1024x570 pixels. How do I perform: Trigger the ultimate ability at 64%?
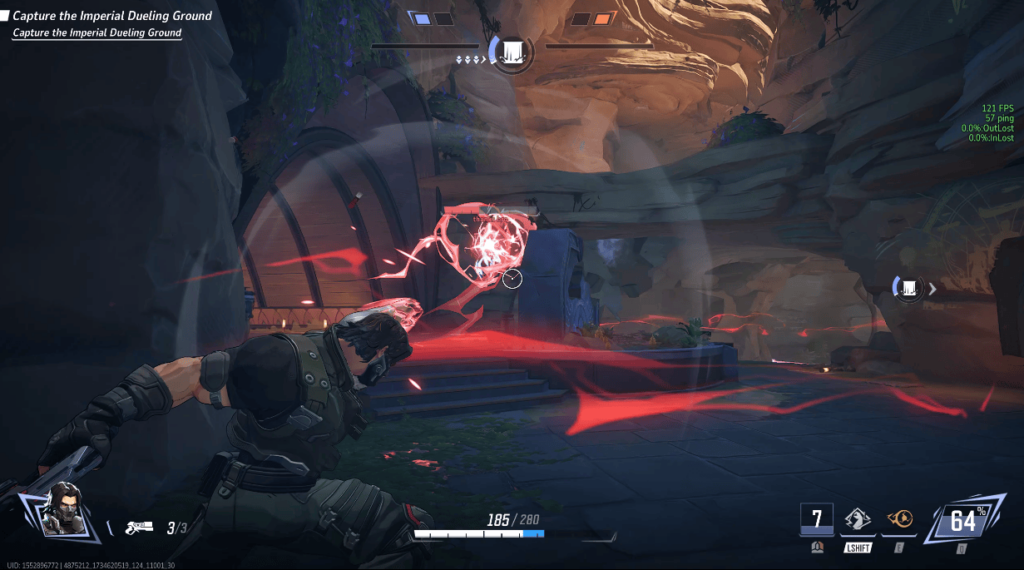click(962, 521)
